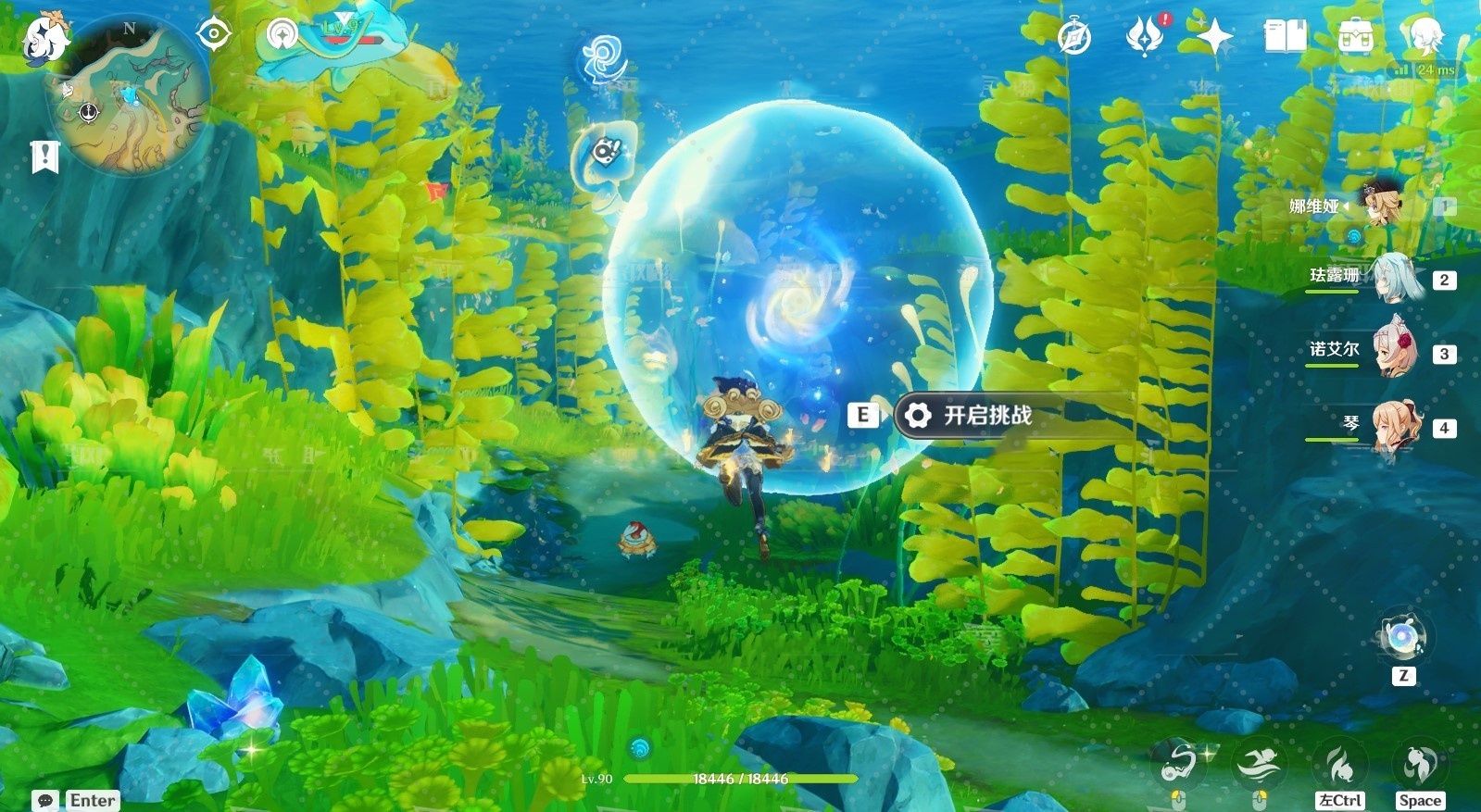
Task: Activate the 开启挑战 challenge prompt
Action: click(986, 415)
